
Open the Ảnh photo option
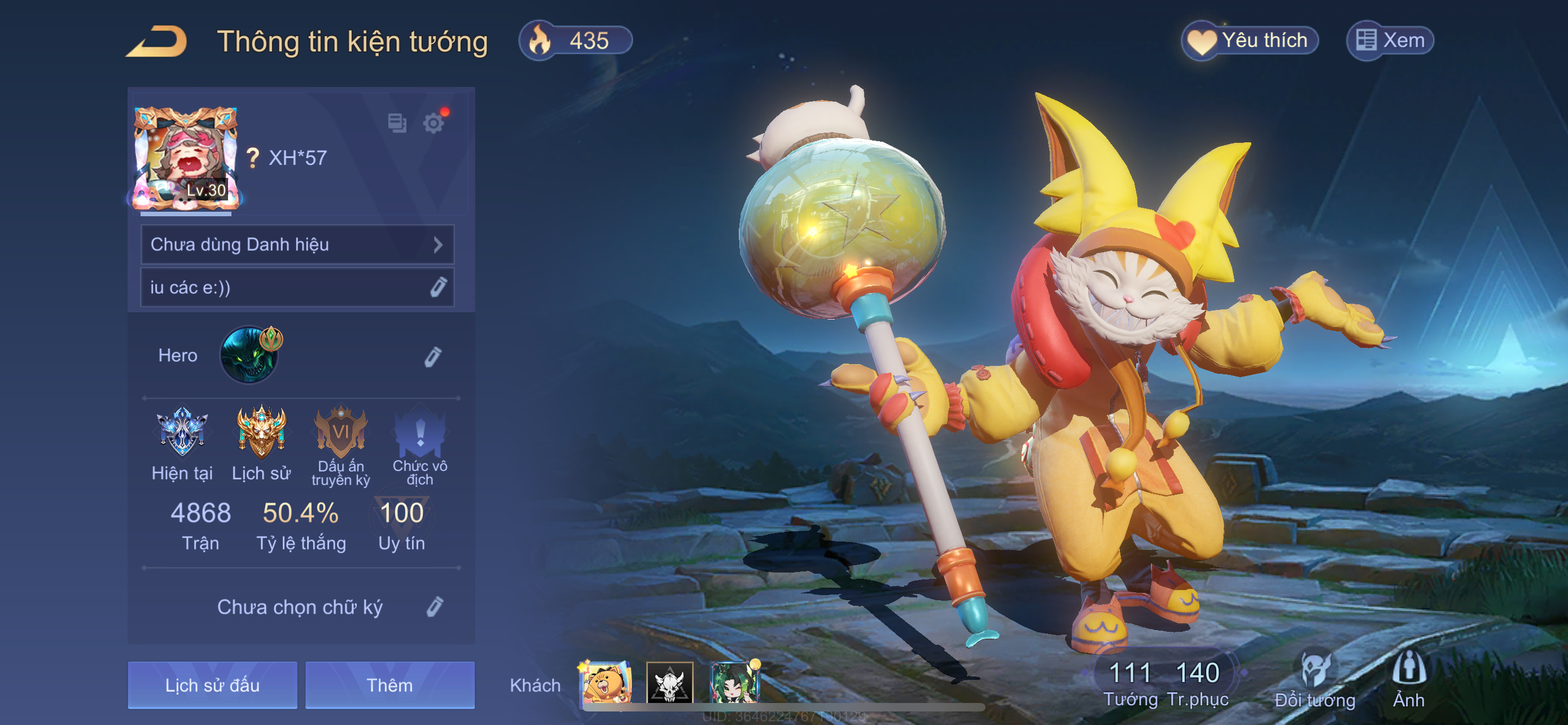[1408, 679]
